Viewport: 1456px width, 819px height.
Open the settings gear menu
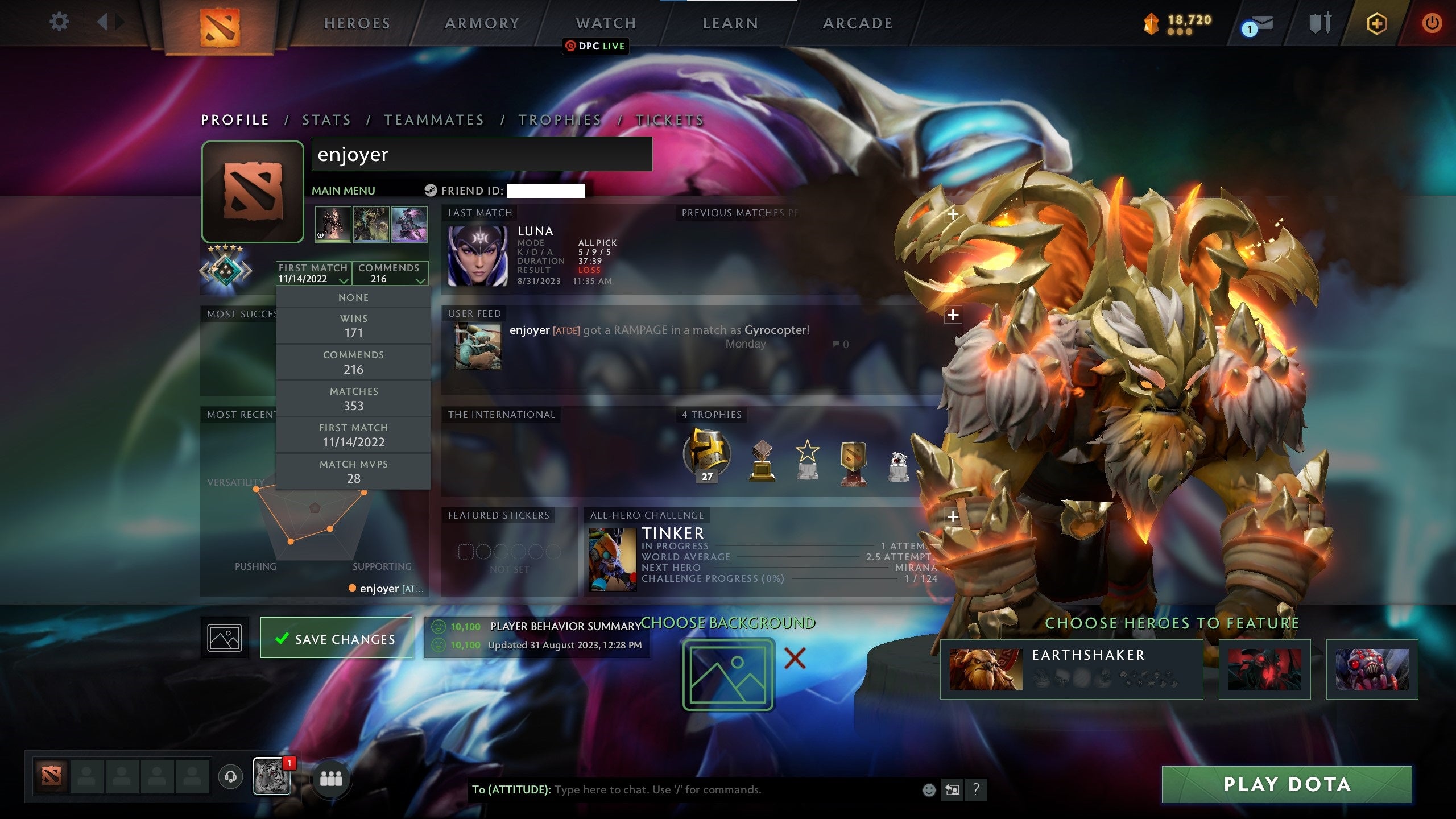click(59, 23)
